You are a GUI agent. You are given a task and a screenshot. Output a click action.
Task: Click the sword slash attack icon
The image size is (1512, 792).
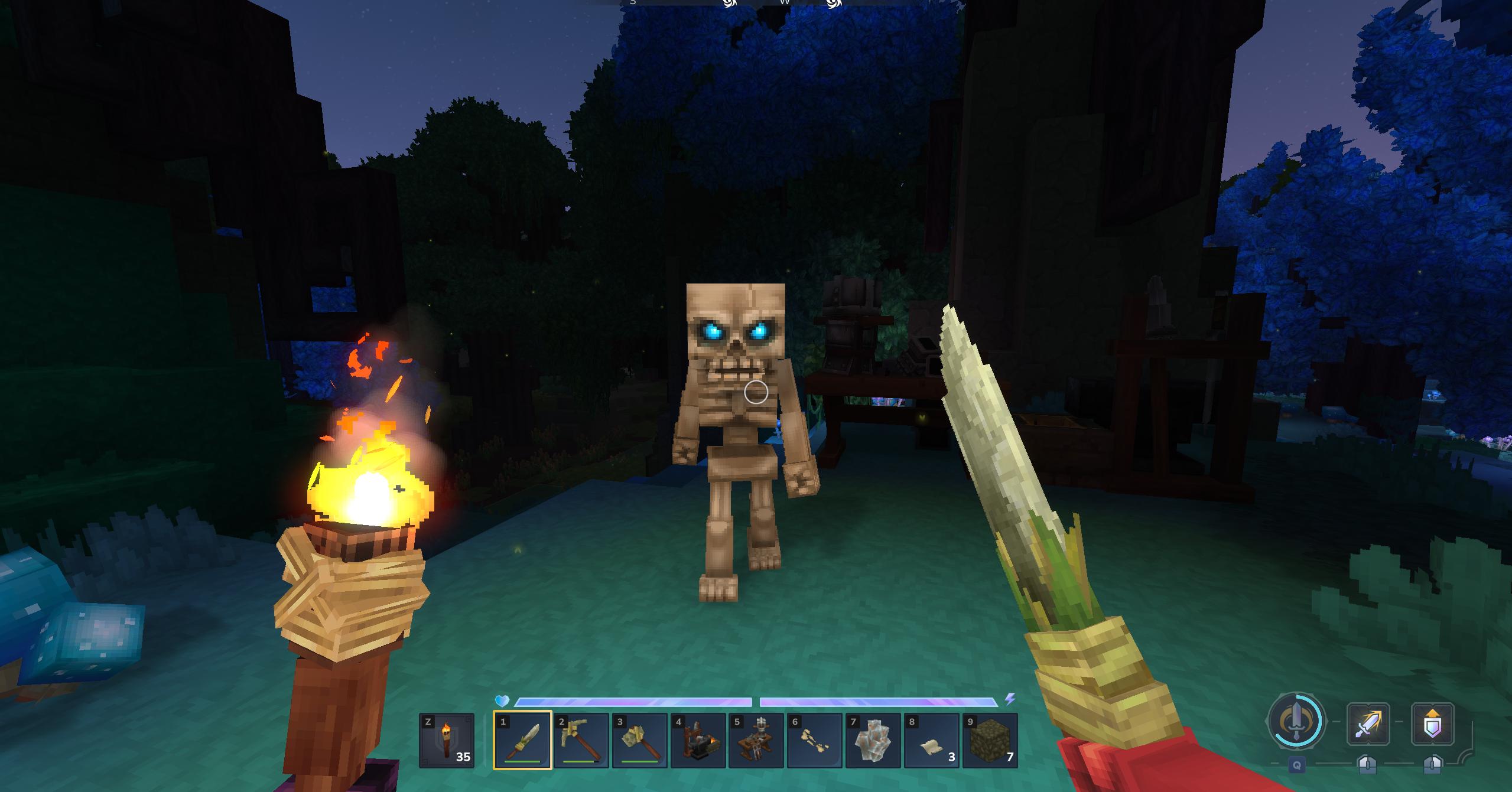tap(1367, 723)
